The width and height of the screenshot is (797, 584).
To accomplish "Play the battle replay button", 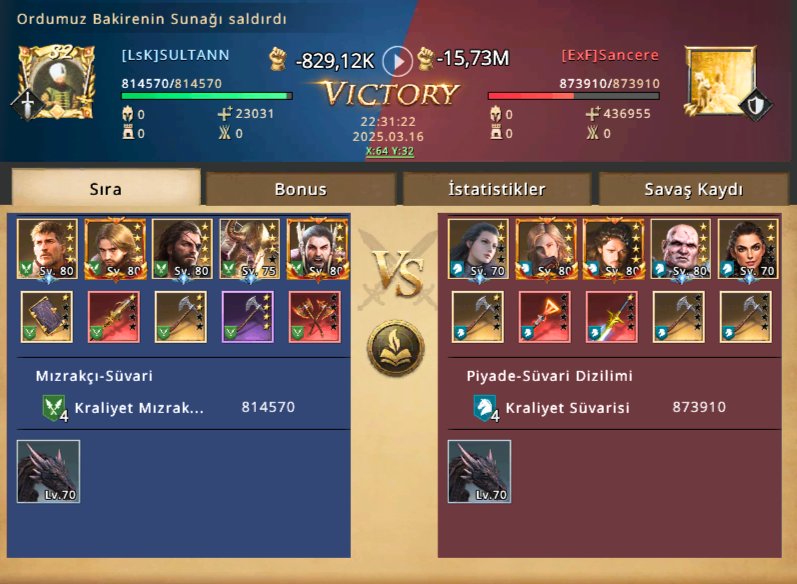I will [x=397, y=61].
